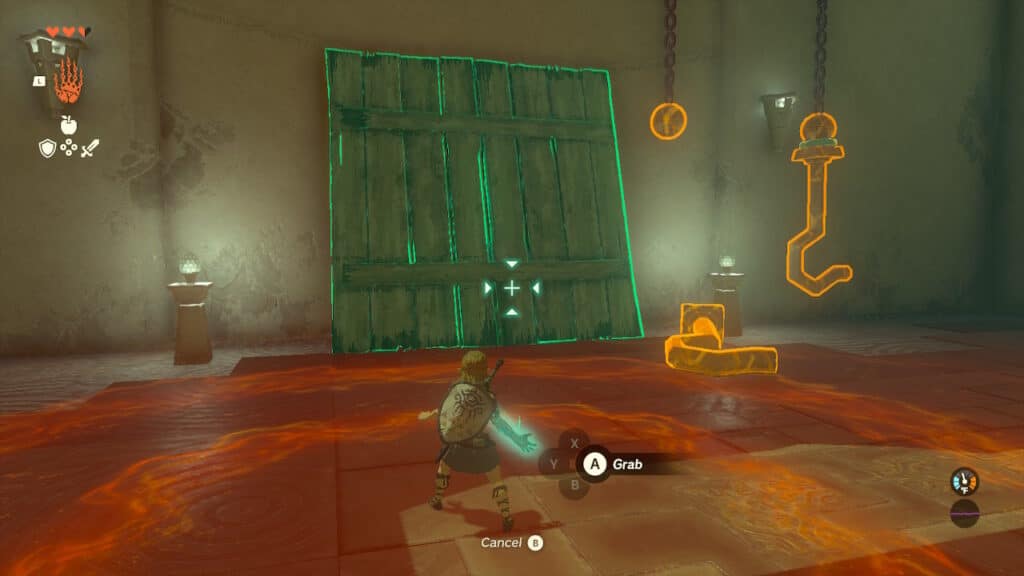Select the orange Ultrahand ability icon

(x=67, y=83)
